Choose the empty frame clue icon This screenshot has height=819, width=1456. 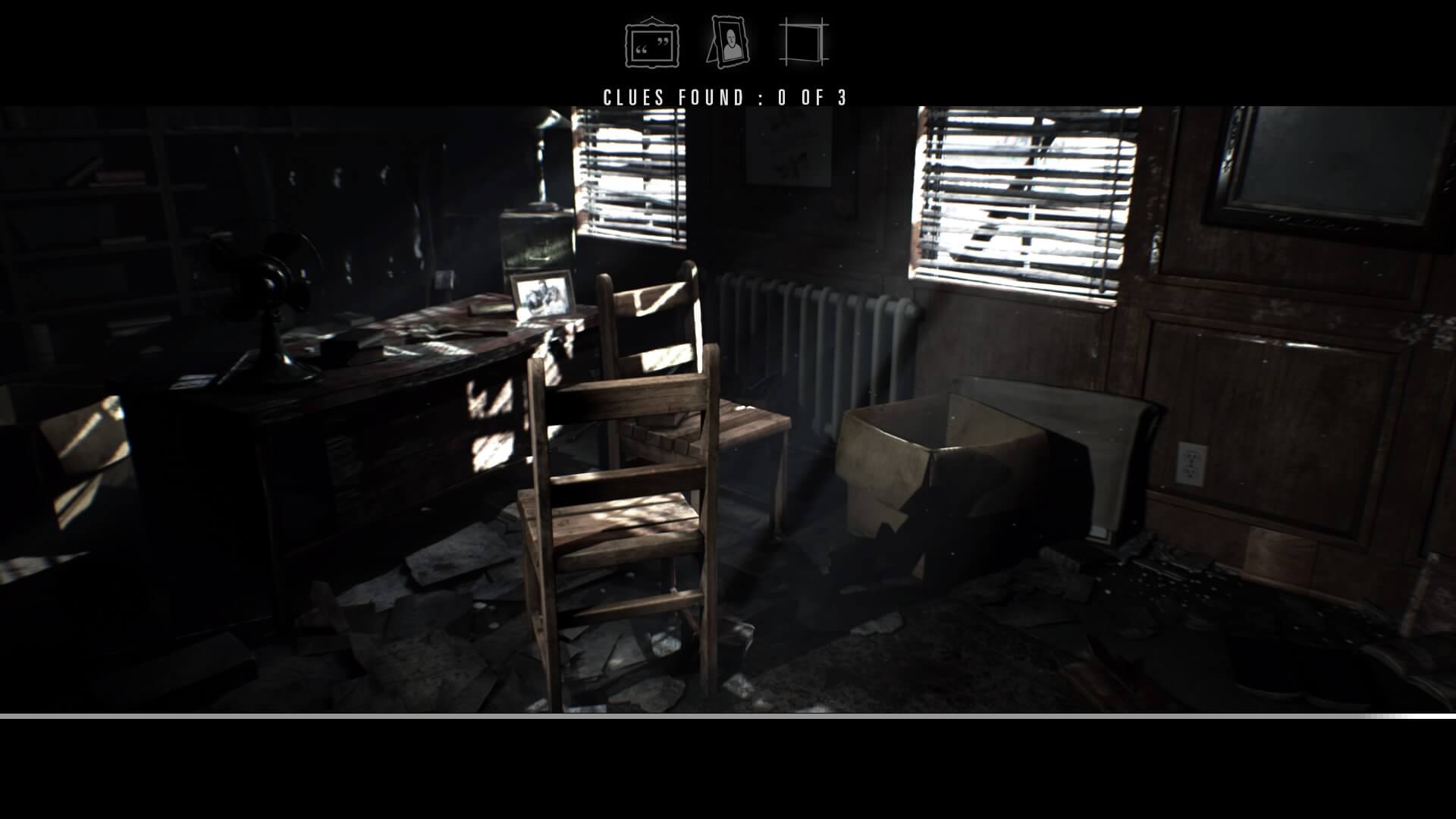803,42
